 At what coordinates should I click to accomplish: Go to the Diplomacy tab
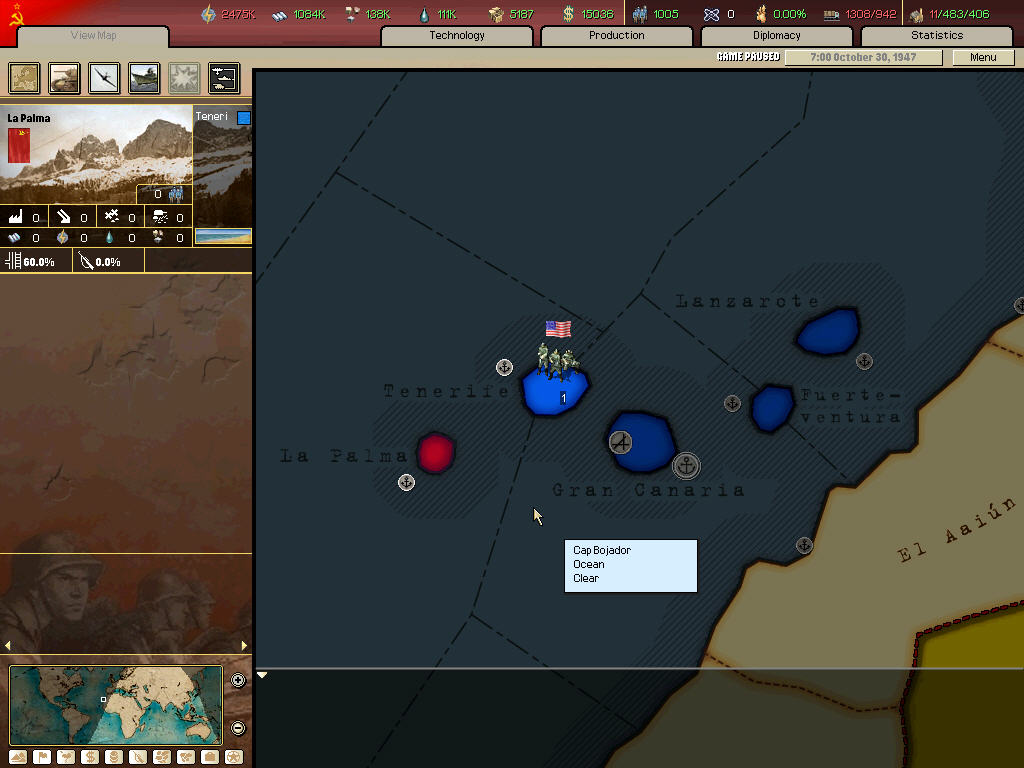tap(776, 36)
